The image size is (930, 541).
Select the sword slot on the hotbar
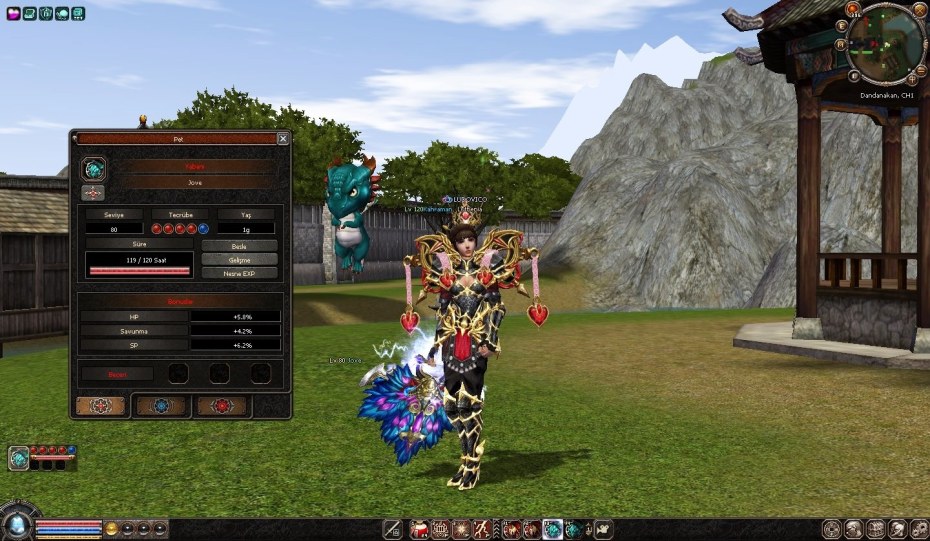(392, 529)
